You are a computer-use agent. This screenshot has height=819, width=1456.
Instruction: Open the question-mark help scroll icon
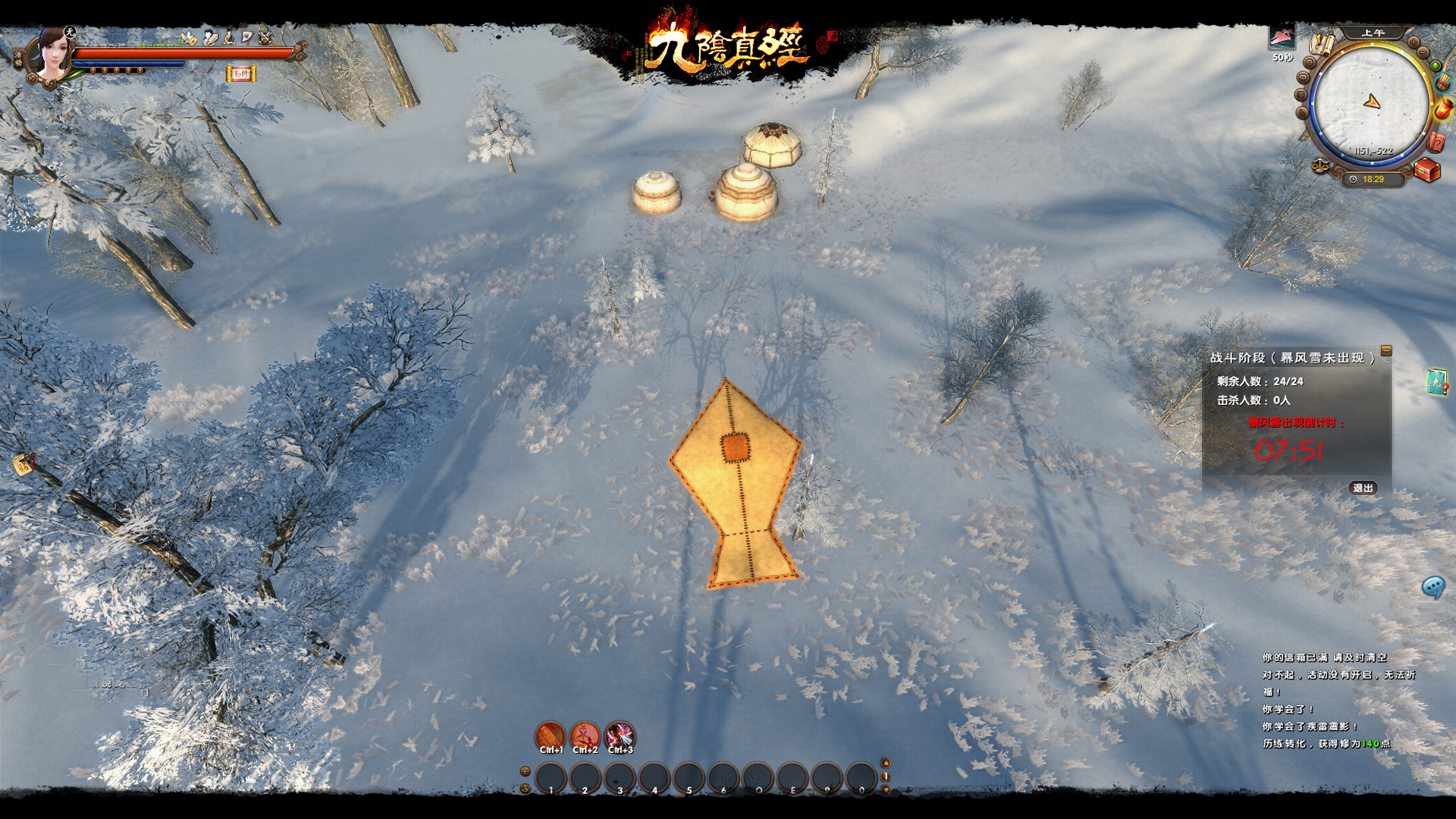click(1436, 143)
